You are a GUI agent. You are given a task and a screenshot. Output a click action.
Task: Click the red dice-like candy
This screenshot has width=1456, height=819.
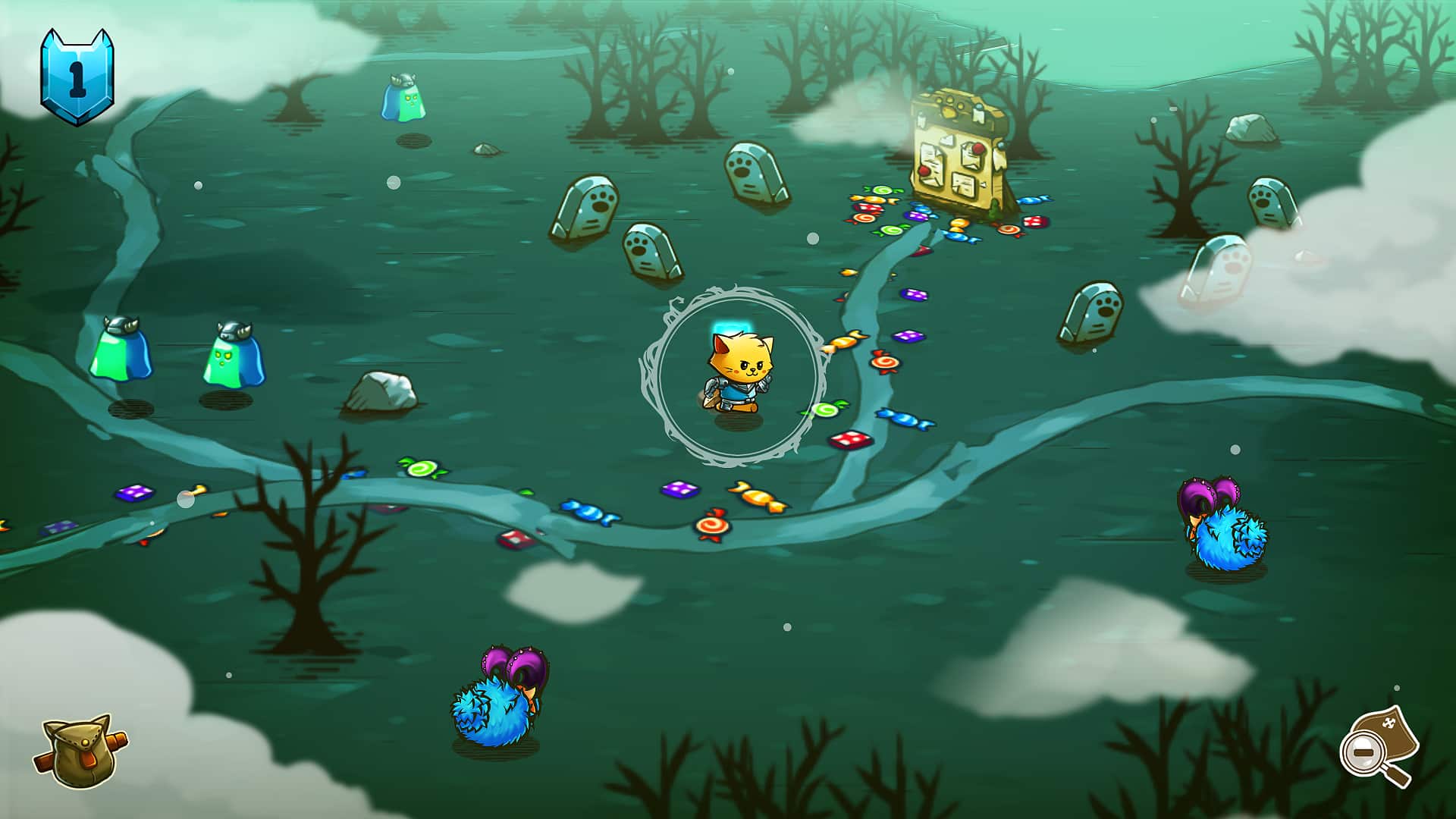852,438
